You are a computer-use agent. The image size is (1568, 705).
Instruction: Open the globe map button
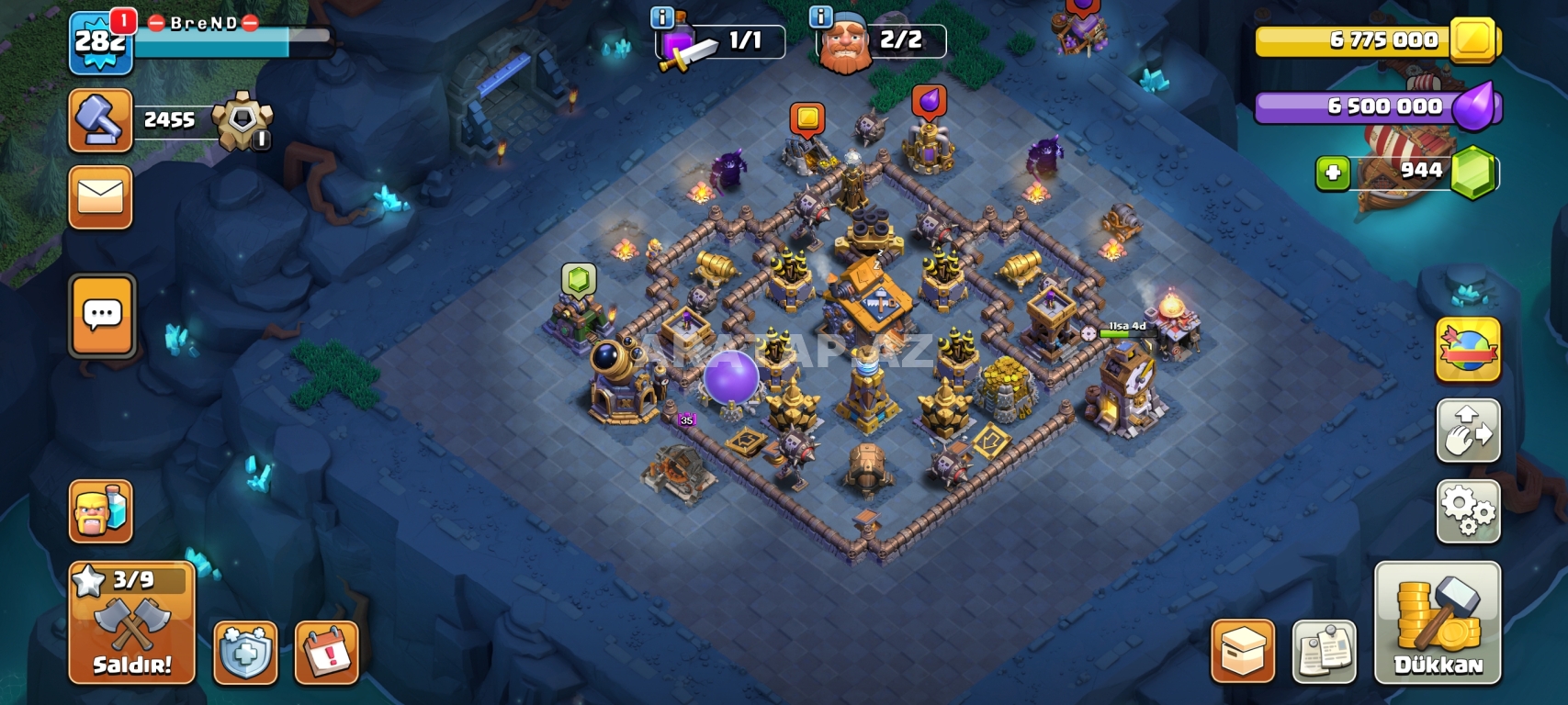coord(1468,350)
